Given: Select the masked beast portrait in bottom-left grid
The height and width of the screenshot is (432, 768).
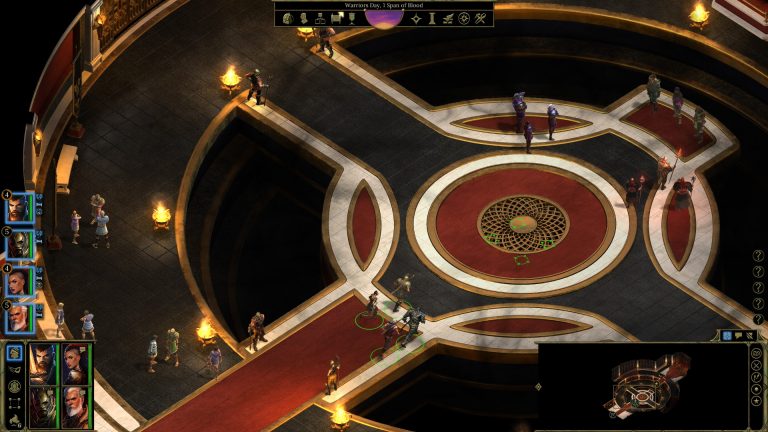Looking at the screenshot, I should [43, 403].
